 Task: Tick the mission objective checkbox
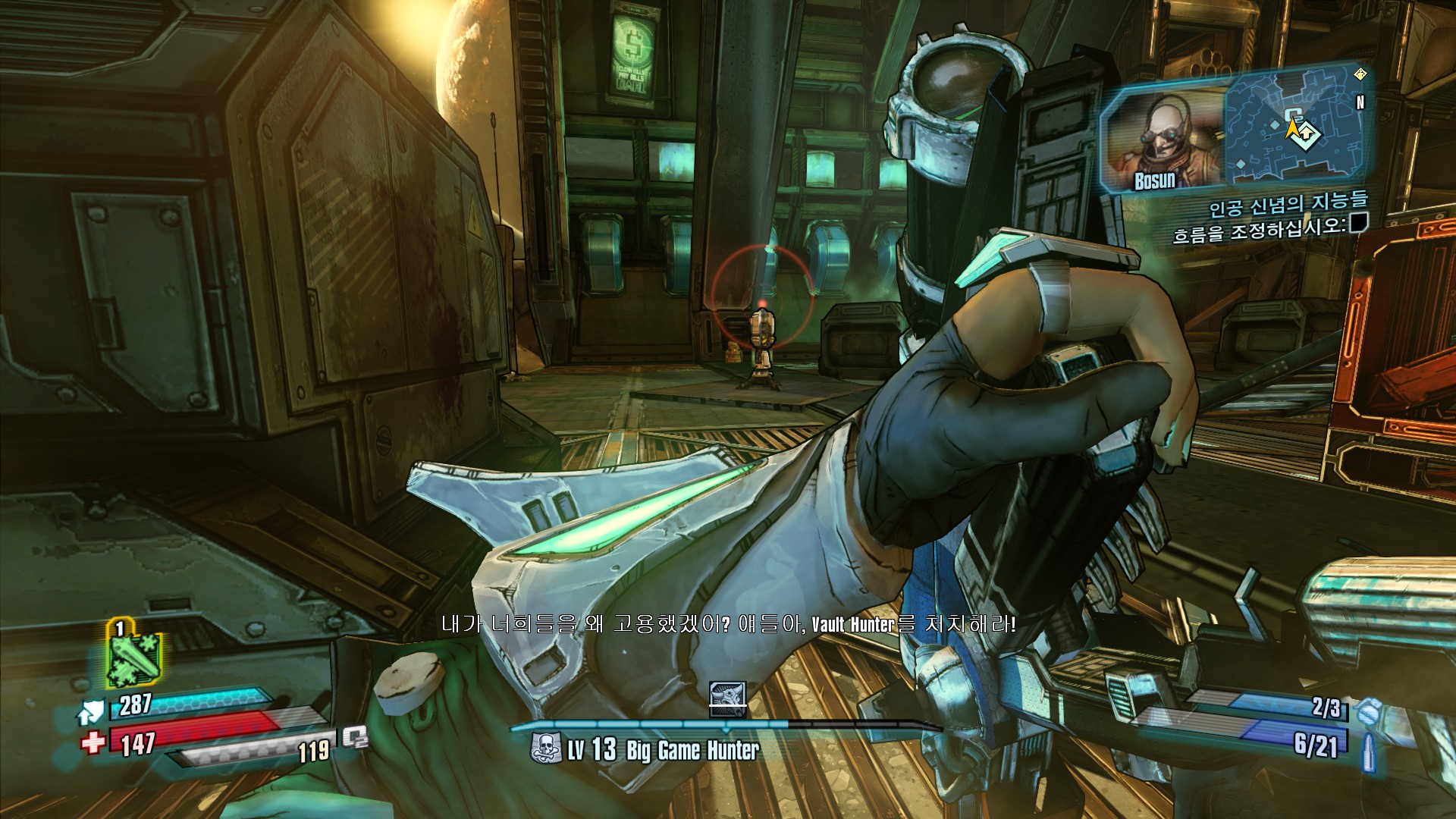click(x=1358, y=222)
